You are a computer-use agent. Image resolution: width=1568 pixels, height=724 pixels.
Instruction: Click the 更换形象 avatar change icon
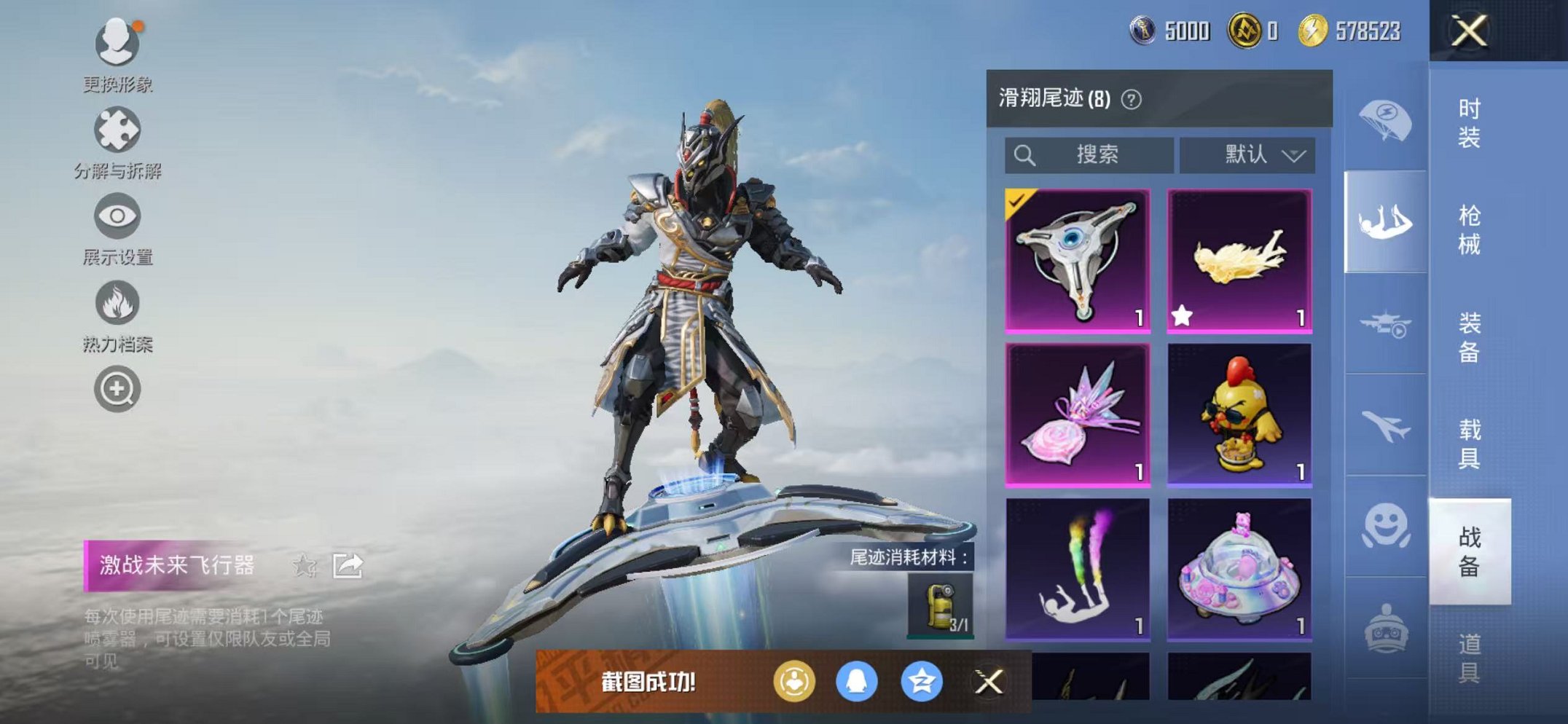coord(117,44)
